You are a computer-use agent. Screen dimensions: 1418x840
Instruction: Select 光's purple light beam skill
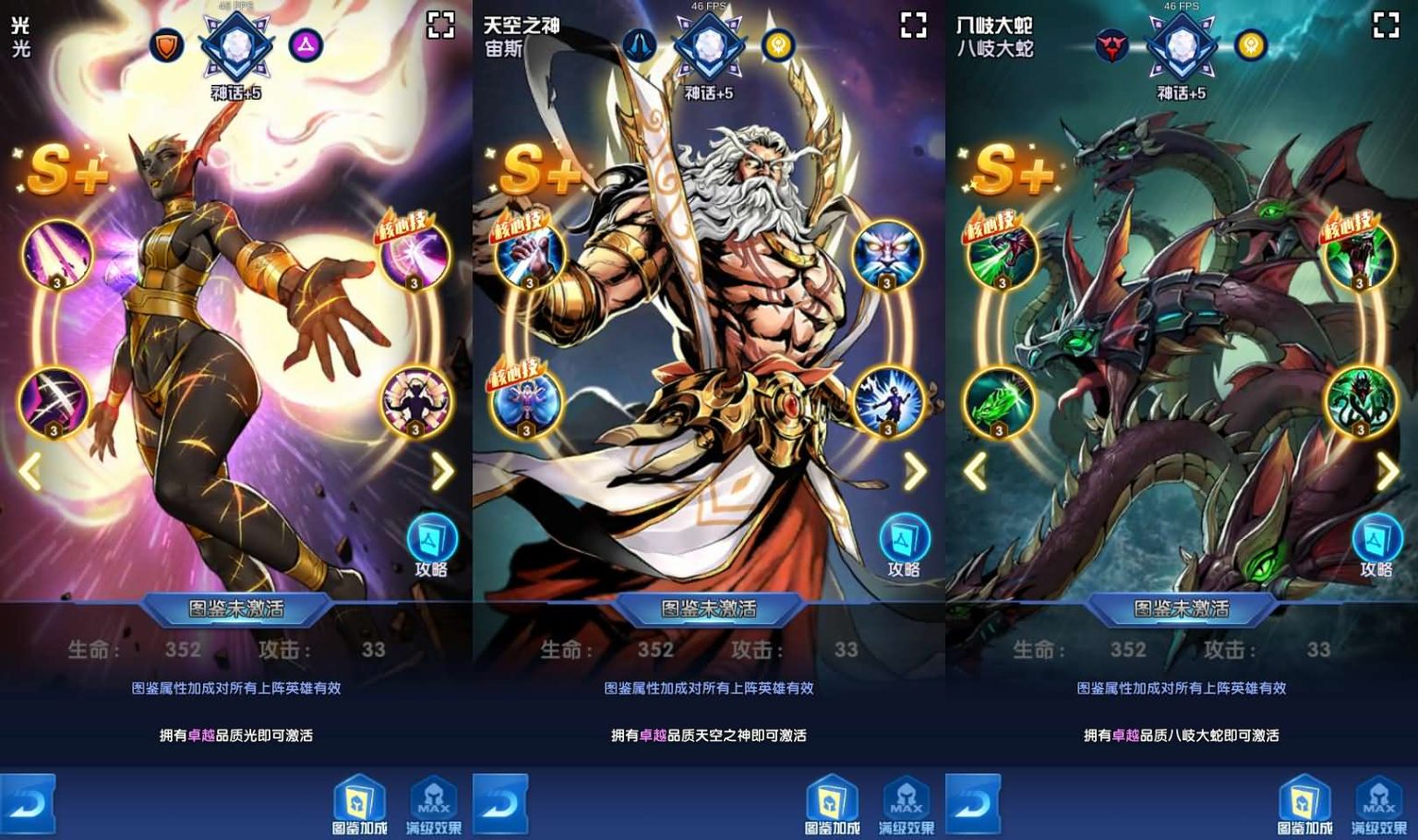click(57, 255)
